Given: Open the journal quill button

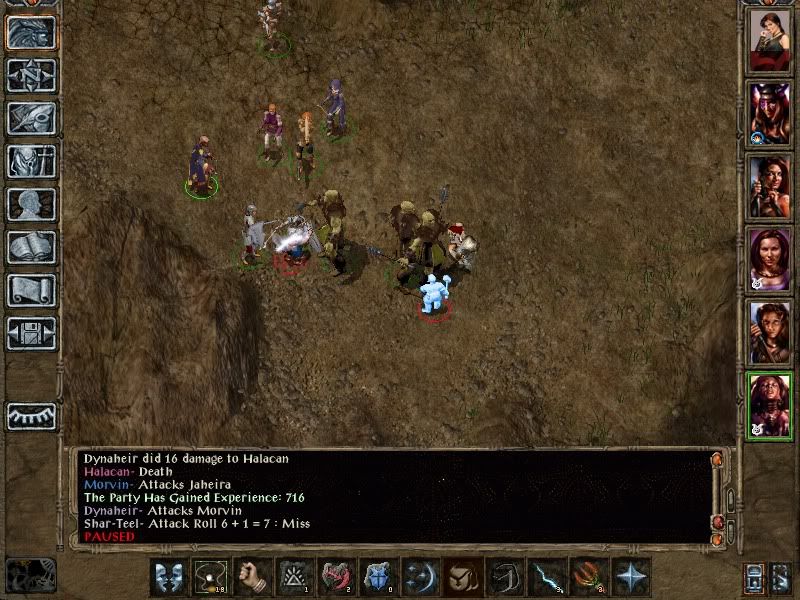Looking at the screenshot, I should click(x=31, y=118).
